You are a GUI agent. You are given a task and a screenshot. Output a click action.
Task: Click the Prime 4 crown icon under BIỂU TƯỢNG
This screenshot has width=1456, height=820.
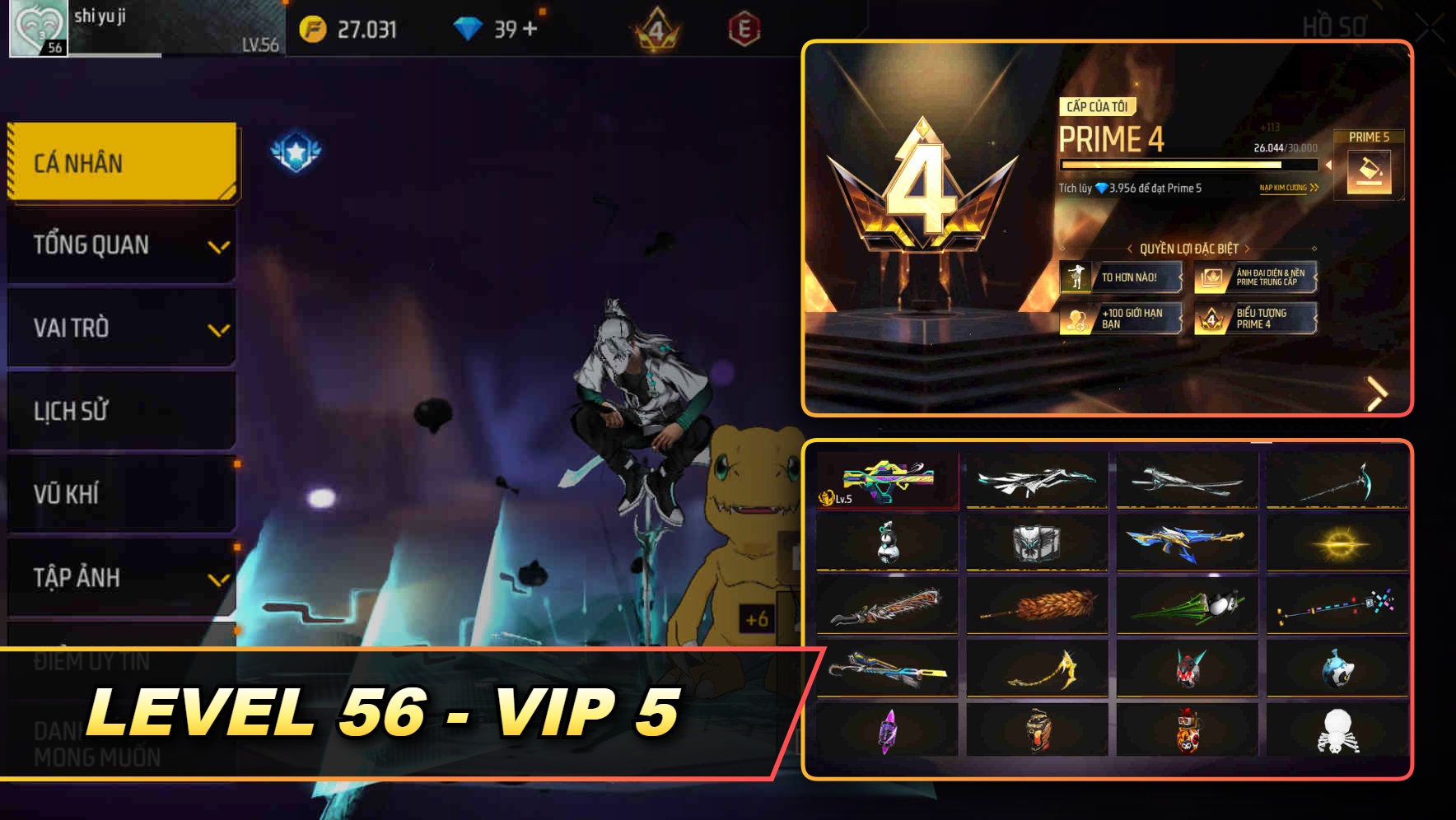[1208, 319]
